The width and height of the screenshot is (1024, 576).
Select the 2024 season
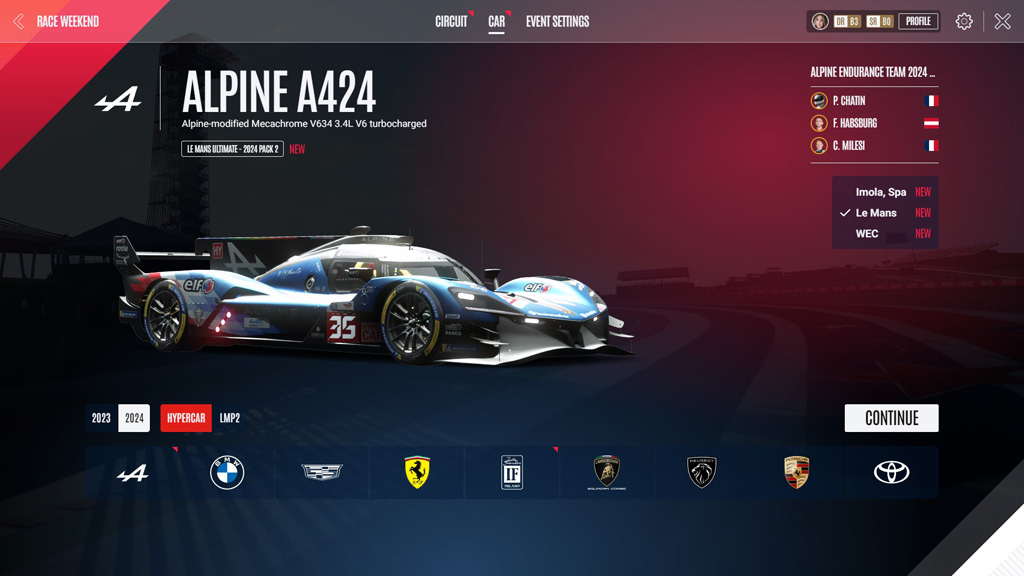tap(134, 418)
